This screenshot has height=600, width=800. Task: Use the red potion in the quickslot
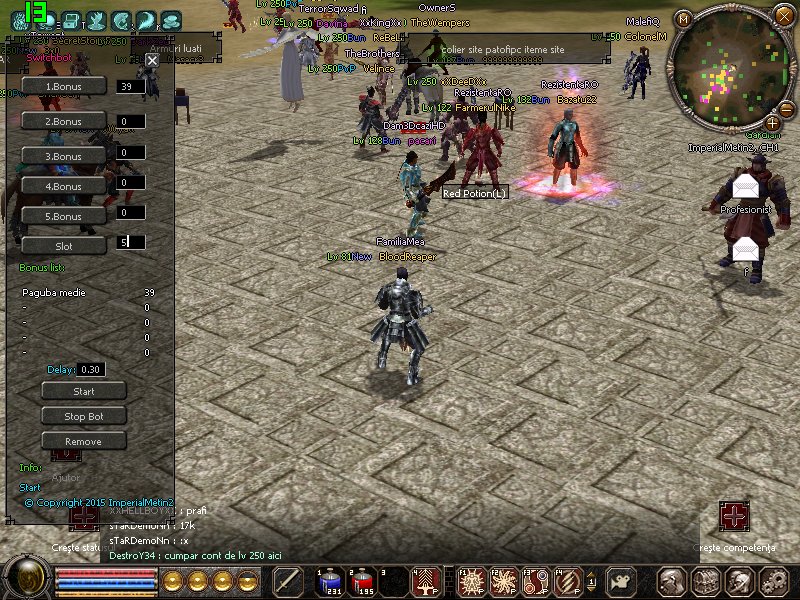(x=360, y=581)
